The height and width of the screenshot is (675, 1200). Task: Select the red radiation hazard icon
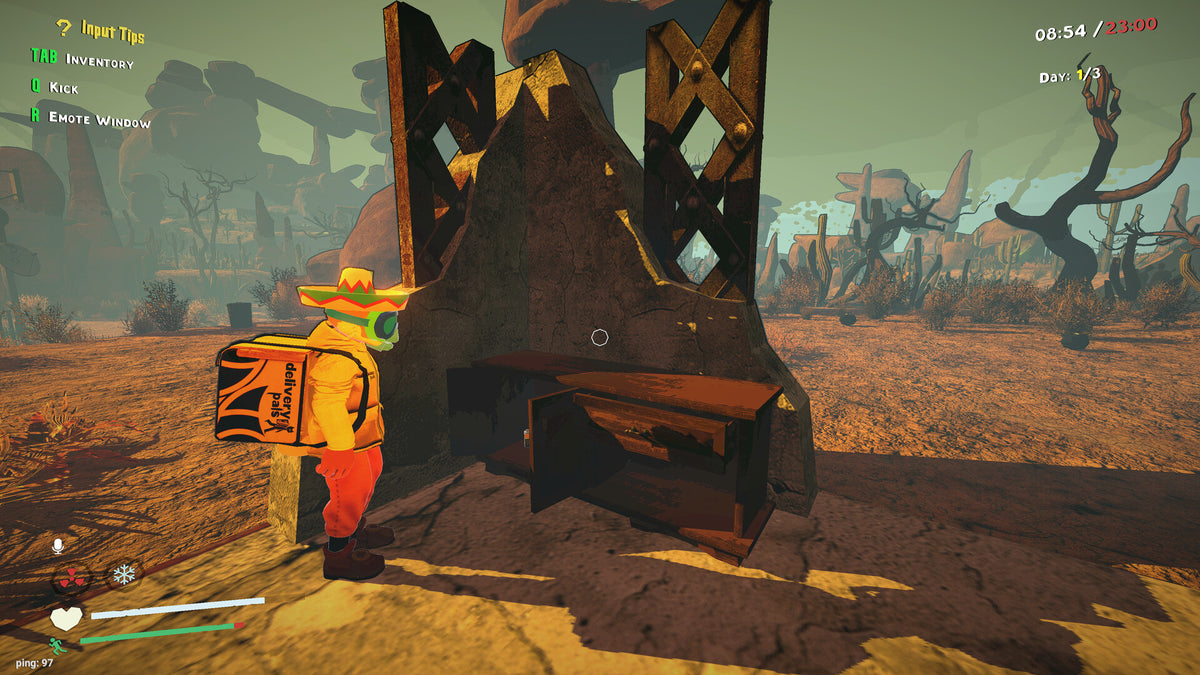click(70, 577)
